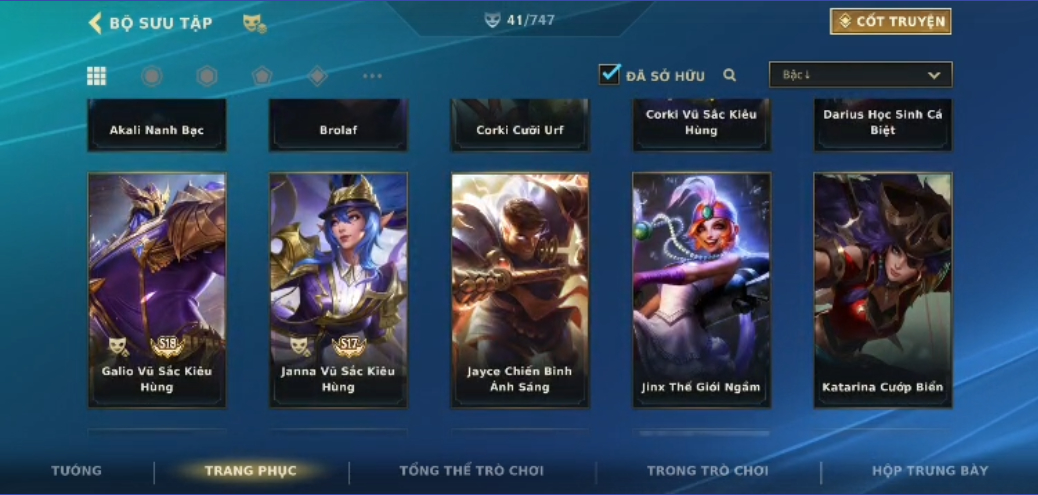Open the Cốt Truyện story button

click(x=890, y=22)
